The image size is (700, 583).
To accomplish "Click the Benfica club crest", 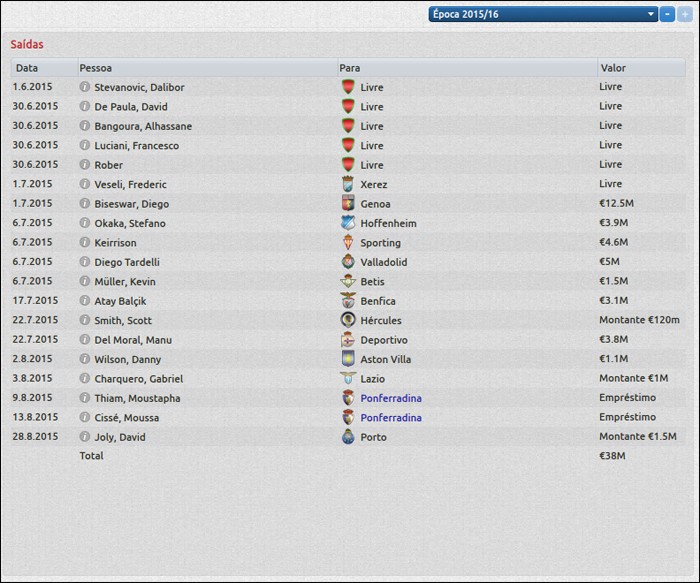I will pyautogui.click(x=348, y=301).
